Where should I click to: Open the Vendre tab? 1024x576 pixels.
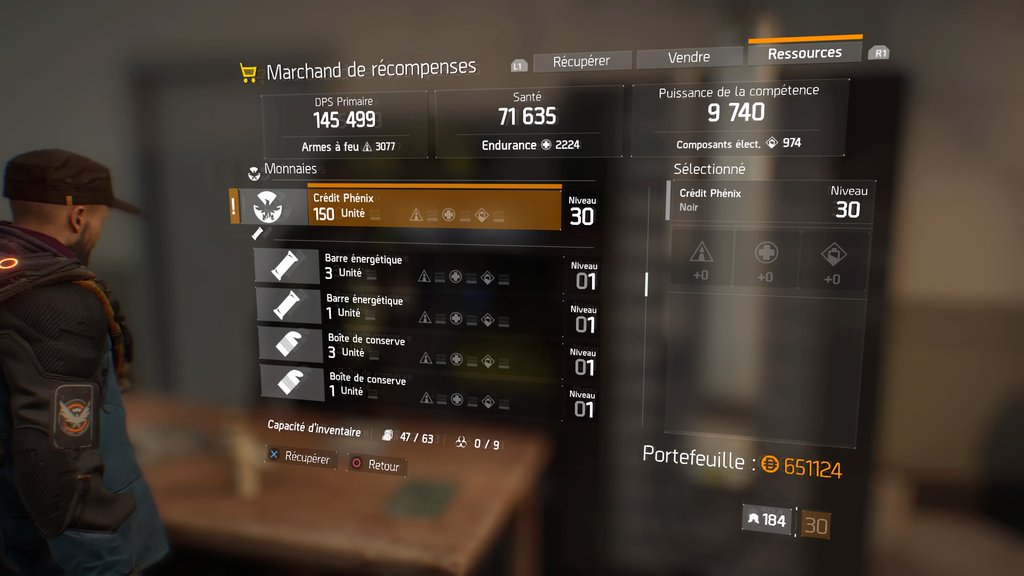[689, 58]
